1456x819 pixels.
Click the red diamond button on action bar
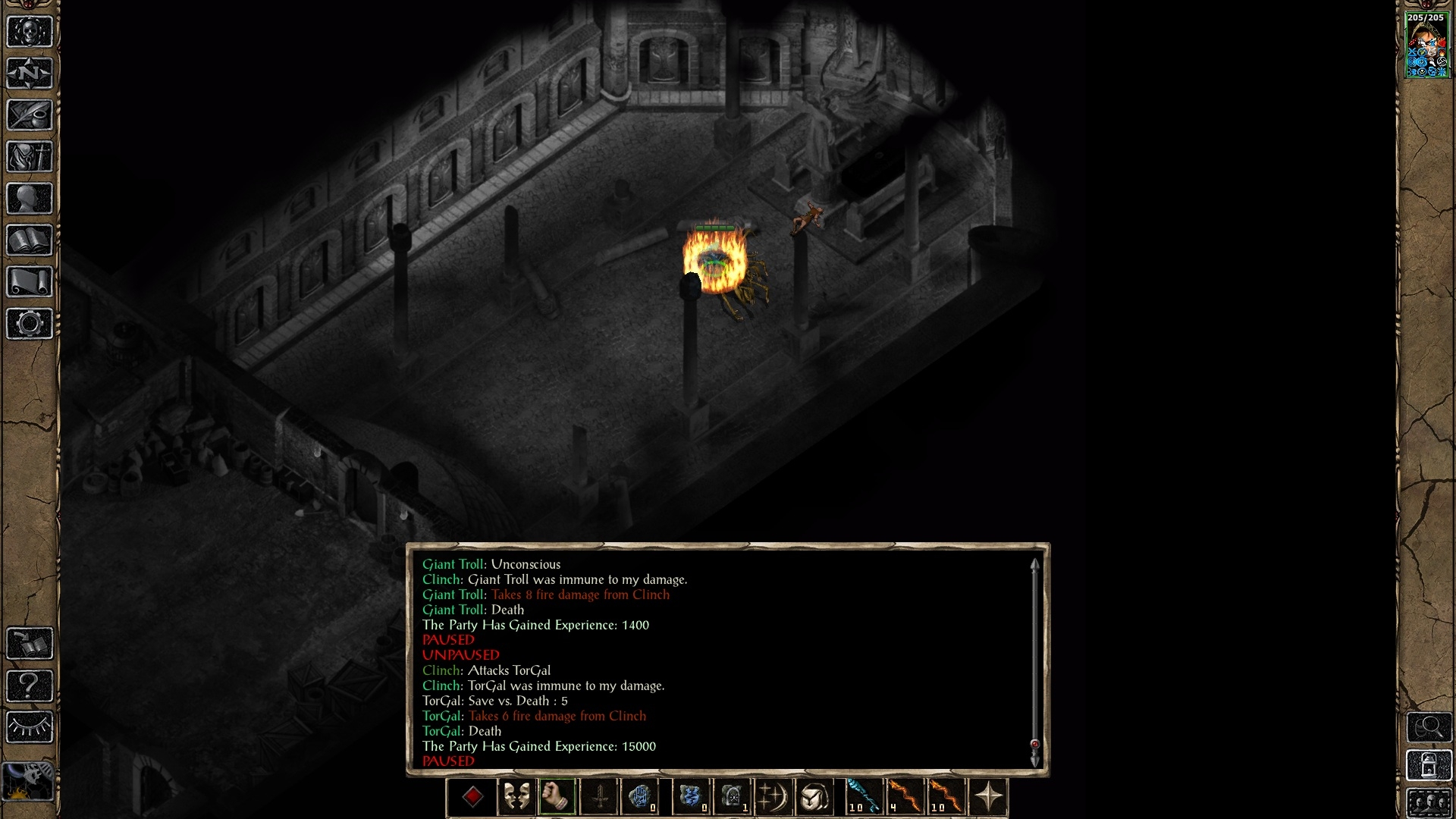tap(472, 797)
